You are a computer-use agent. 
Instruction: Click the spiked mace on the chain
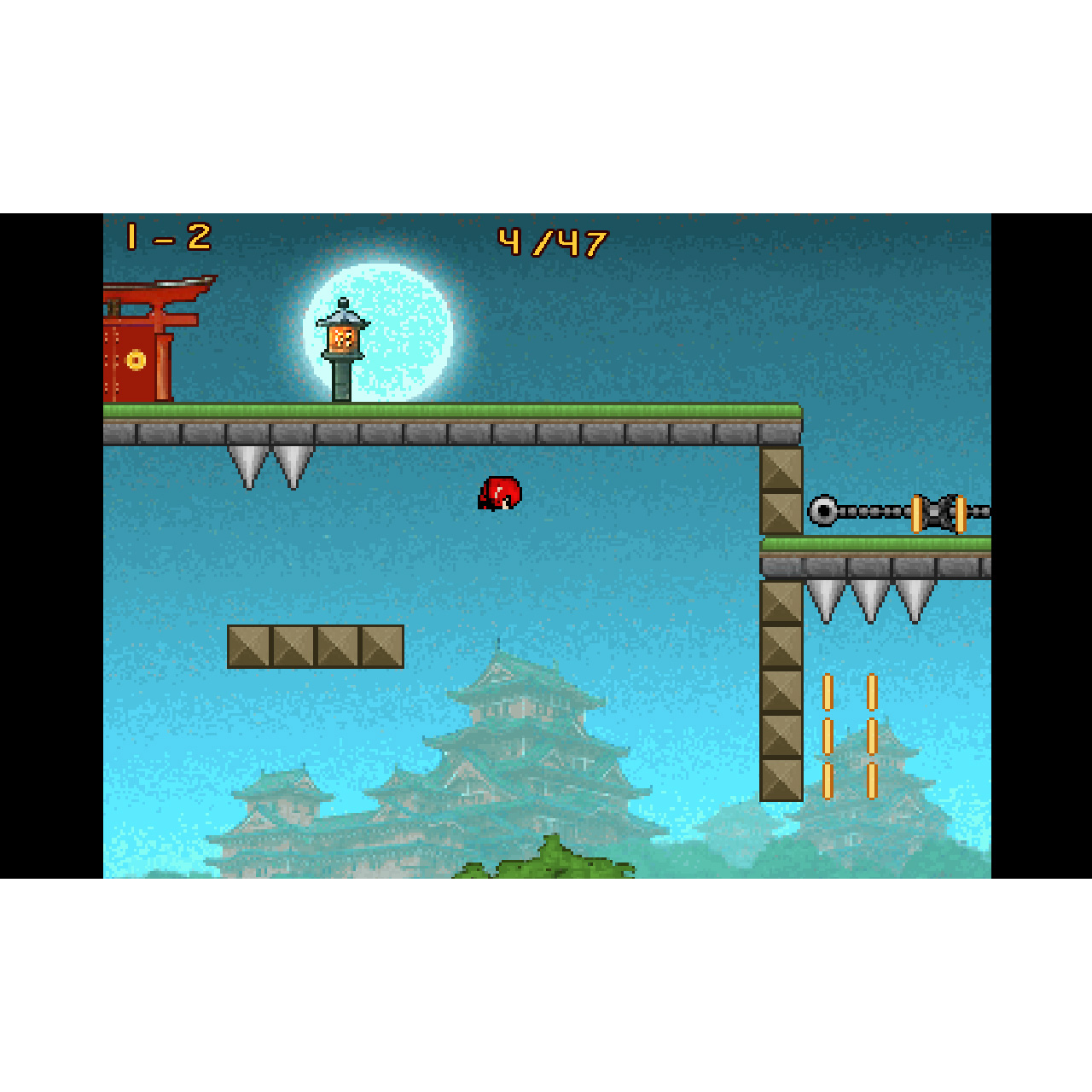pyautogui.click(x=822, y=512)
